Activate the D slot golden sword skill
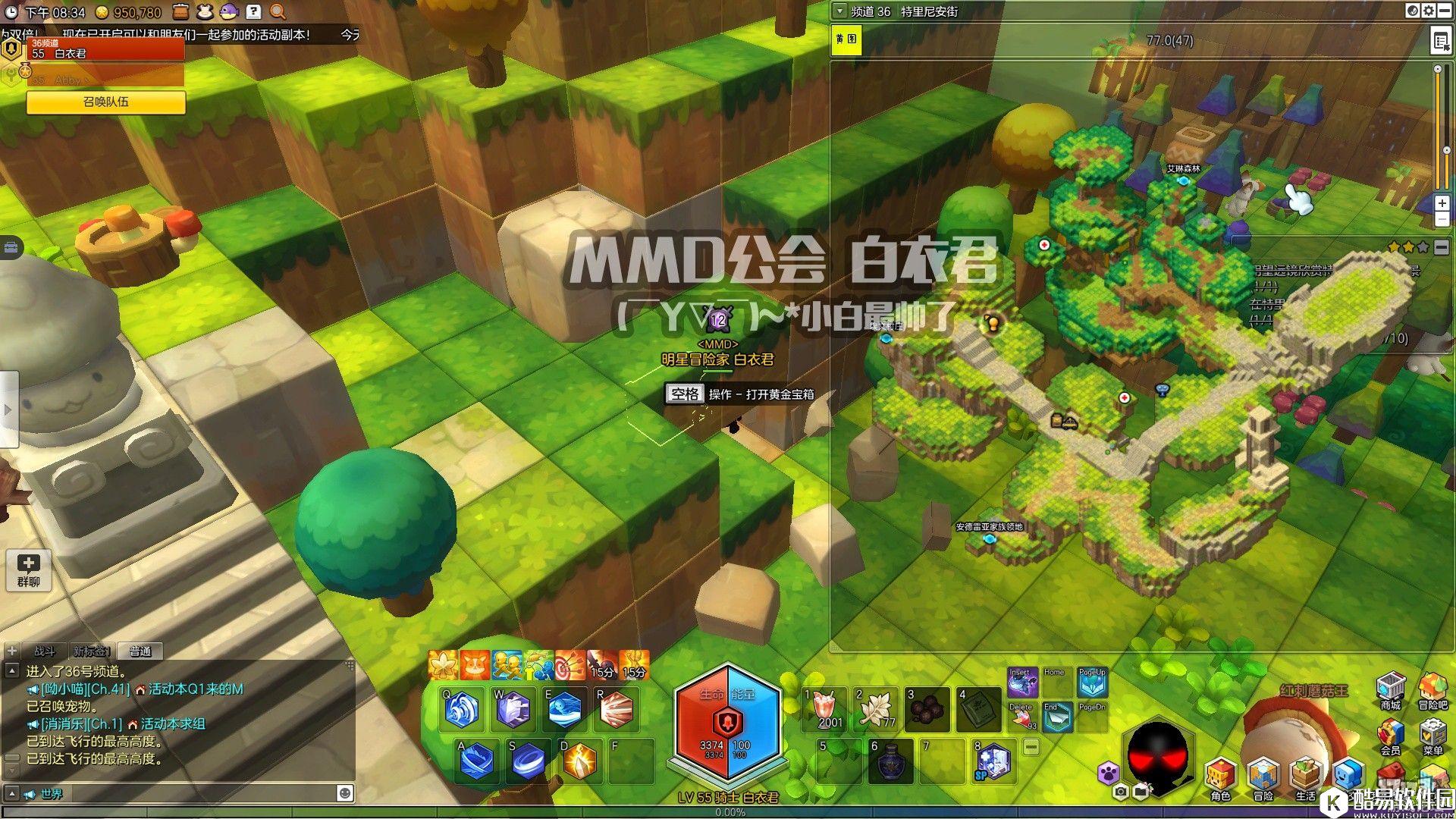 [579, 761]
